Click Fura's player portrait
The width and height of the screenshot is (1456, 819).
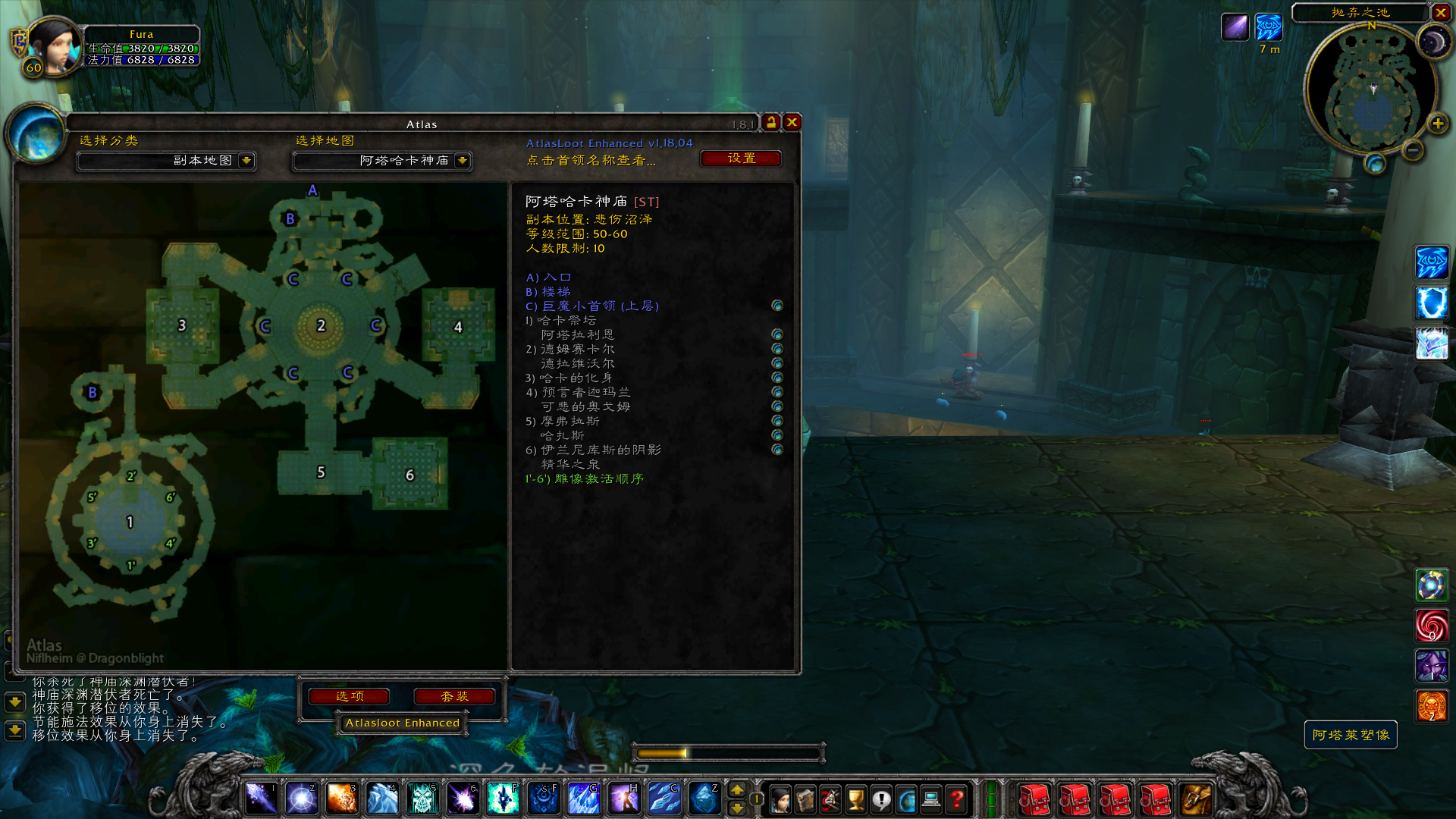coord(55,45)
